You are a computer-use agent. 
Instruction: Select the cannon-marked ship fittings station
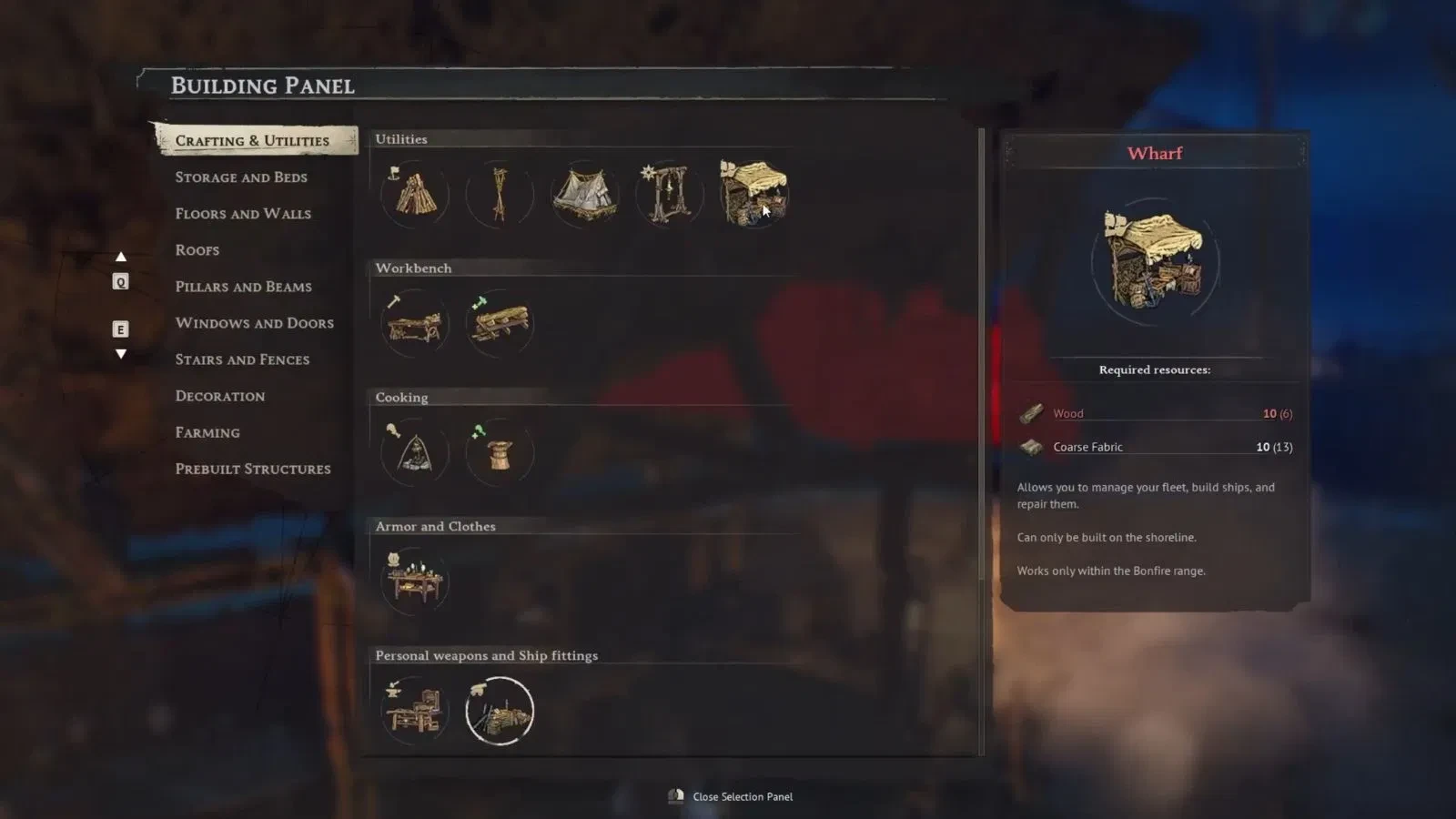point(500,711)
